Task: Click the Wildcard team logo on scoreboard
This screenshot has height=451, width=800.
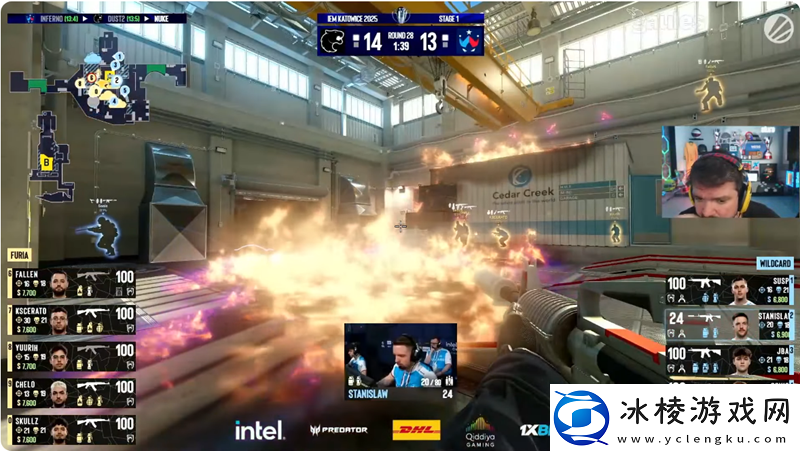Action: (x=468, y=41)
